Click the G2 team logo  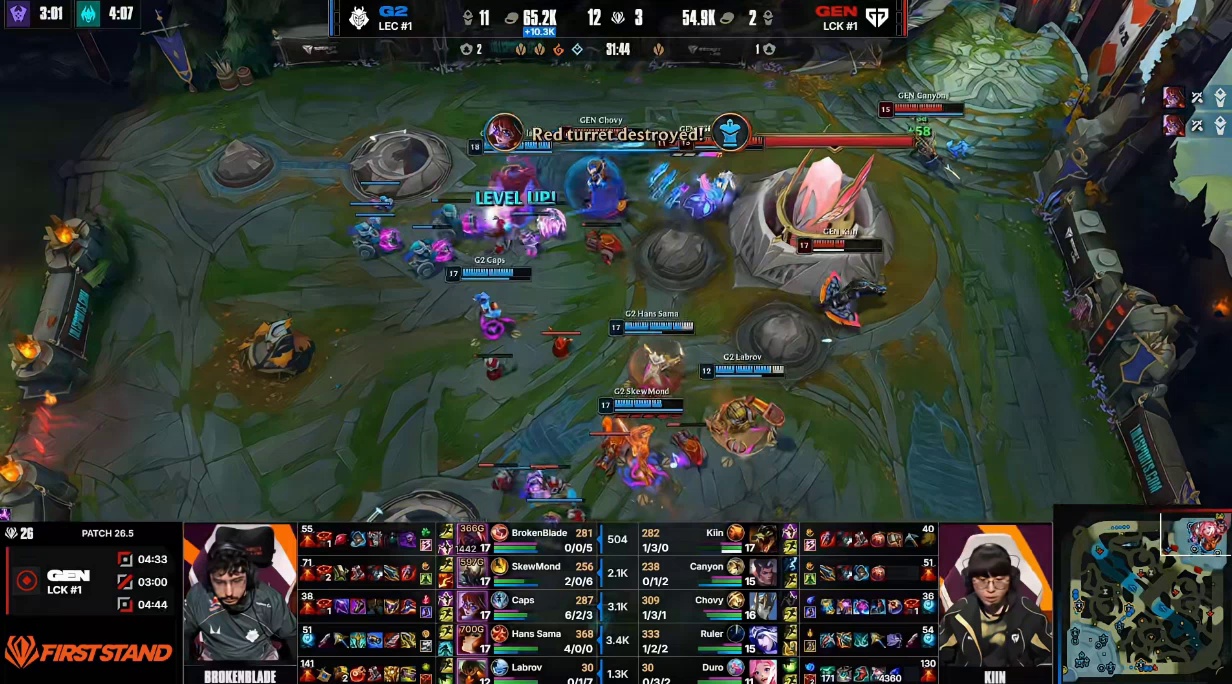(359, 18)
